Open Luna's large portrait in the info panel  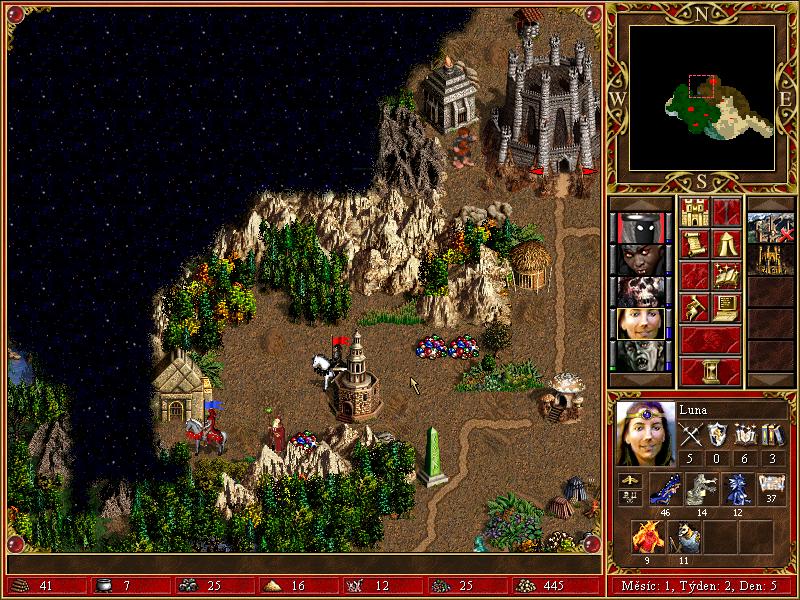coord(644,434)
